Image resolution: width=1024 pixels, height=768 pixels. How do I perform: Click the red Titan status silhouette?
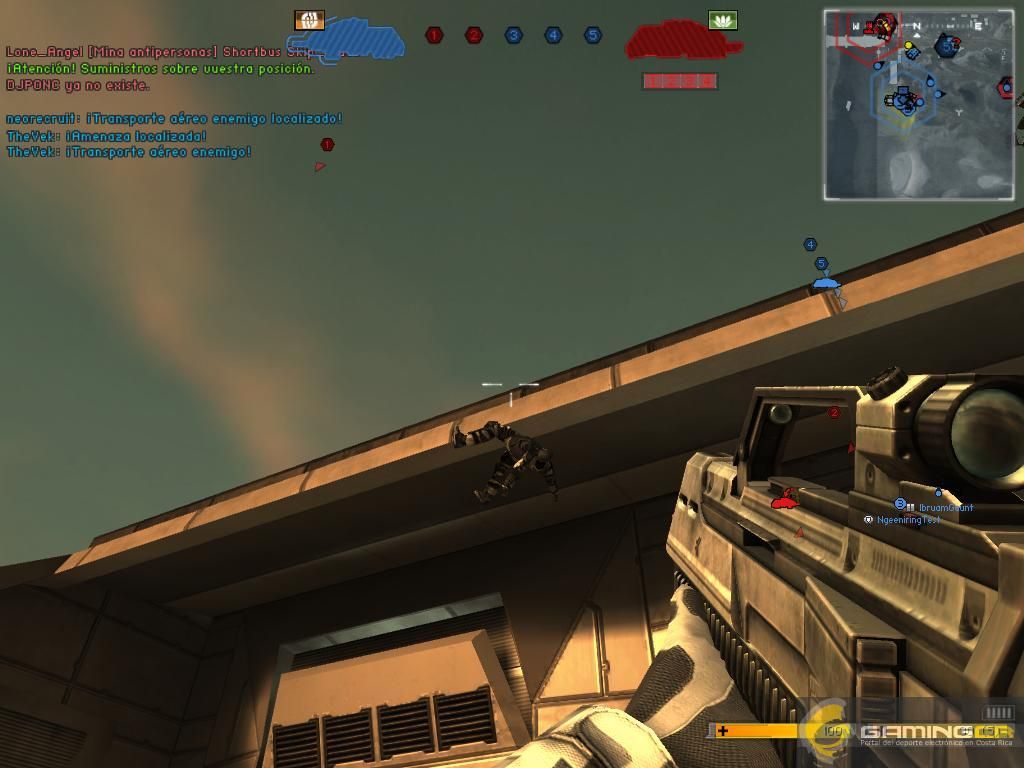pyautogui.click(x=682, y=41)
